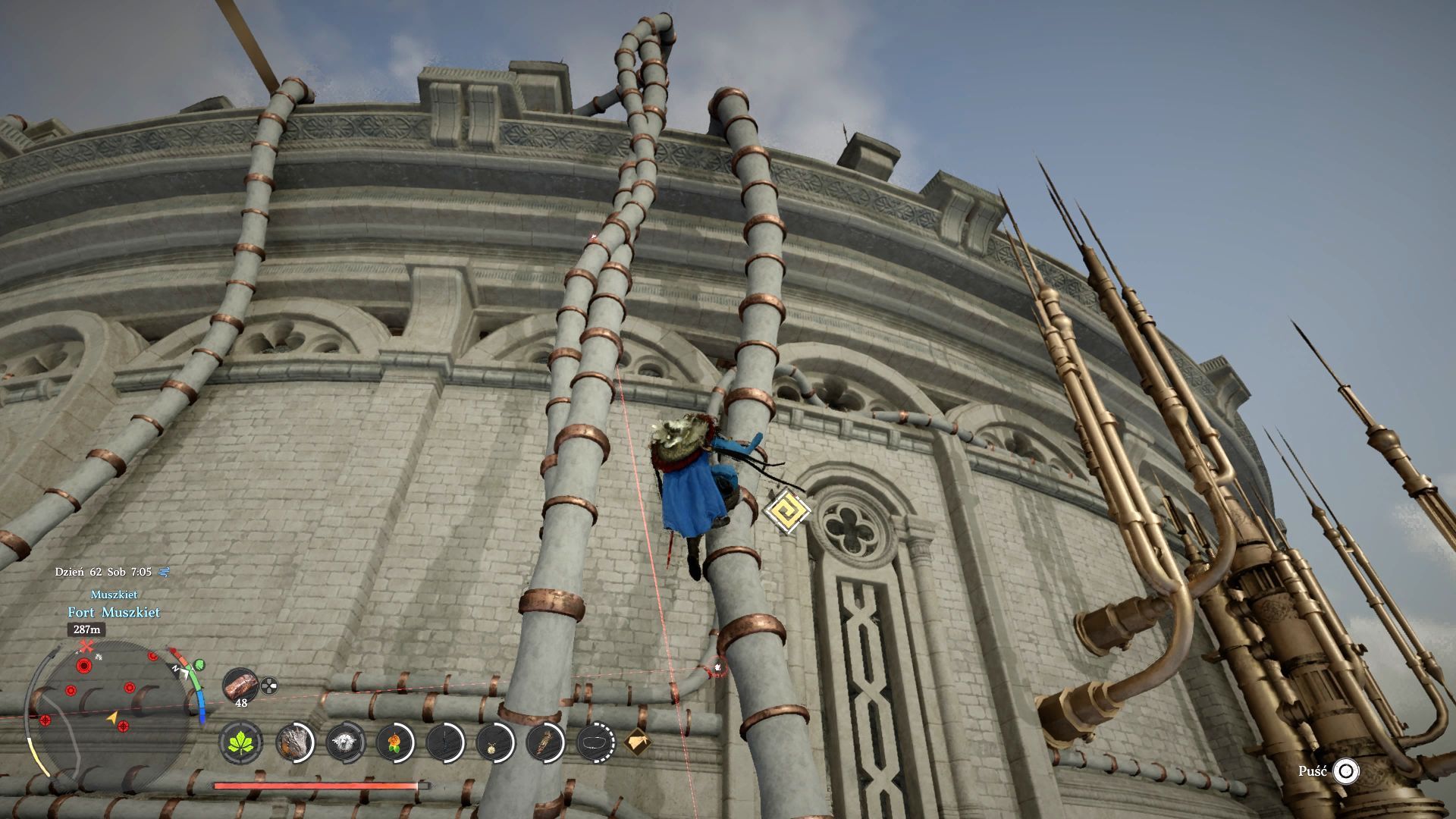The image size is (1456, 819).
Task: Choose the orange flower item slot
Action: click(395, 741)
